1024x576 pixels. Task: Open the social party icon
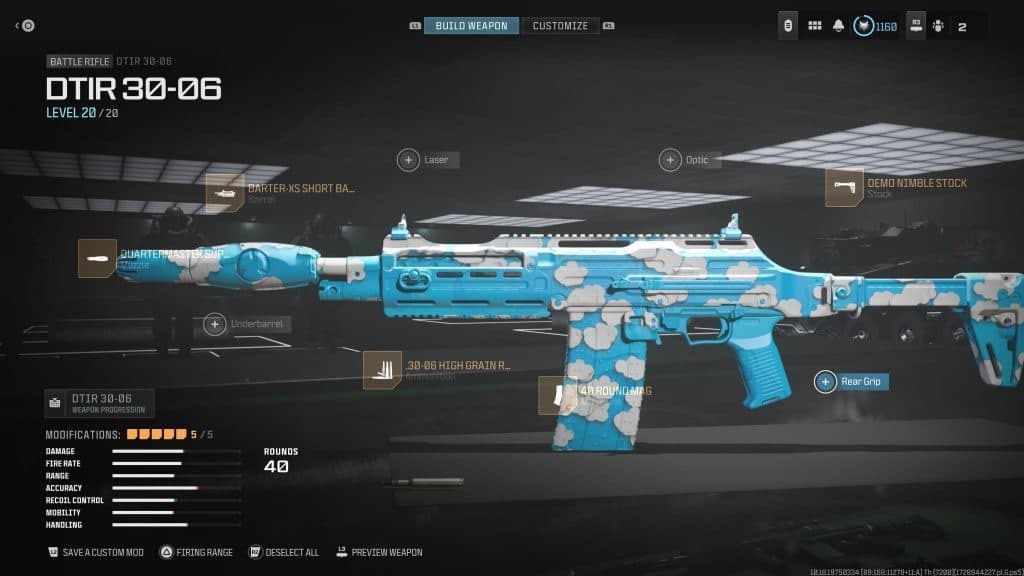(x=937, y=26)
